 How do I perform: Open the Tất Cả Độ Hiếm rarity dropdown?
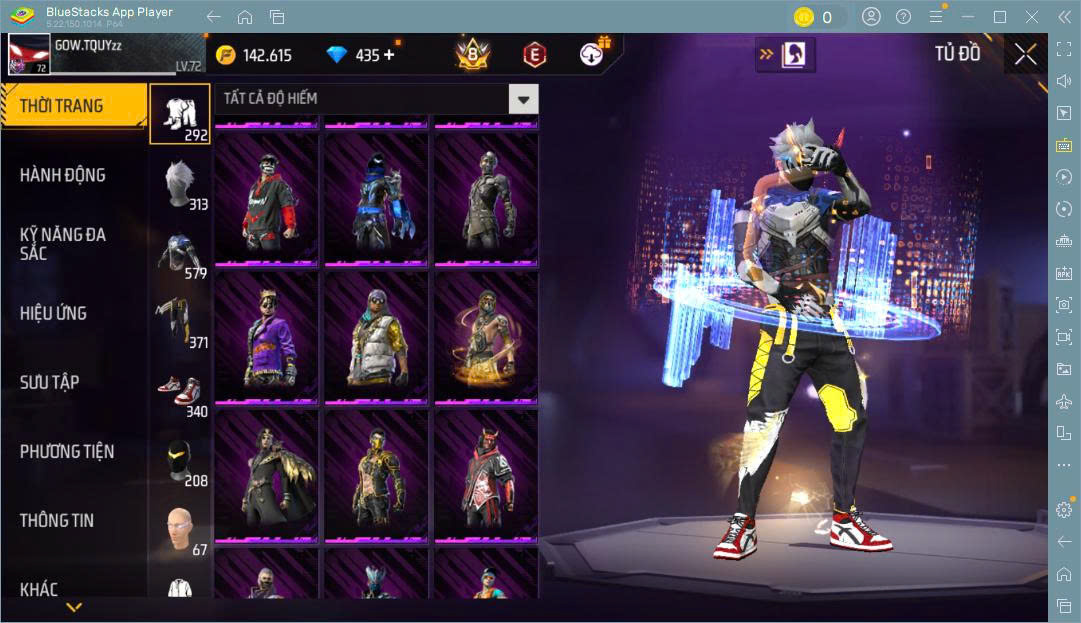(523, 98)
